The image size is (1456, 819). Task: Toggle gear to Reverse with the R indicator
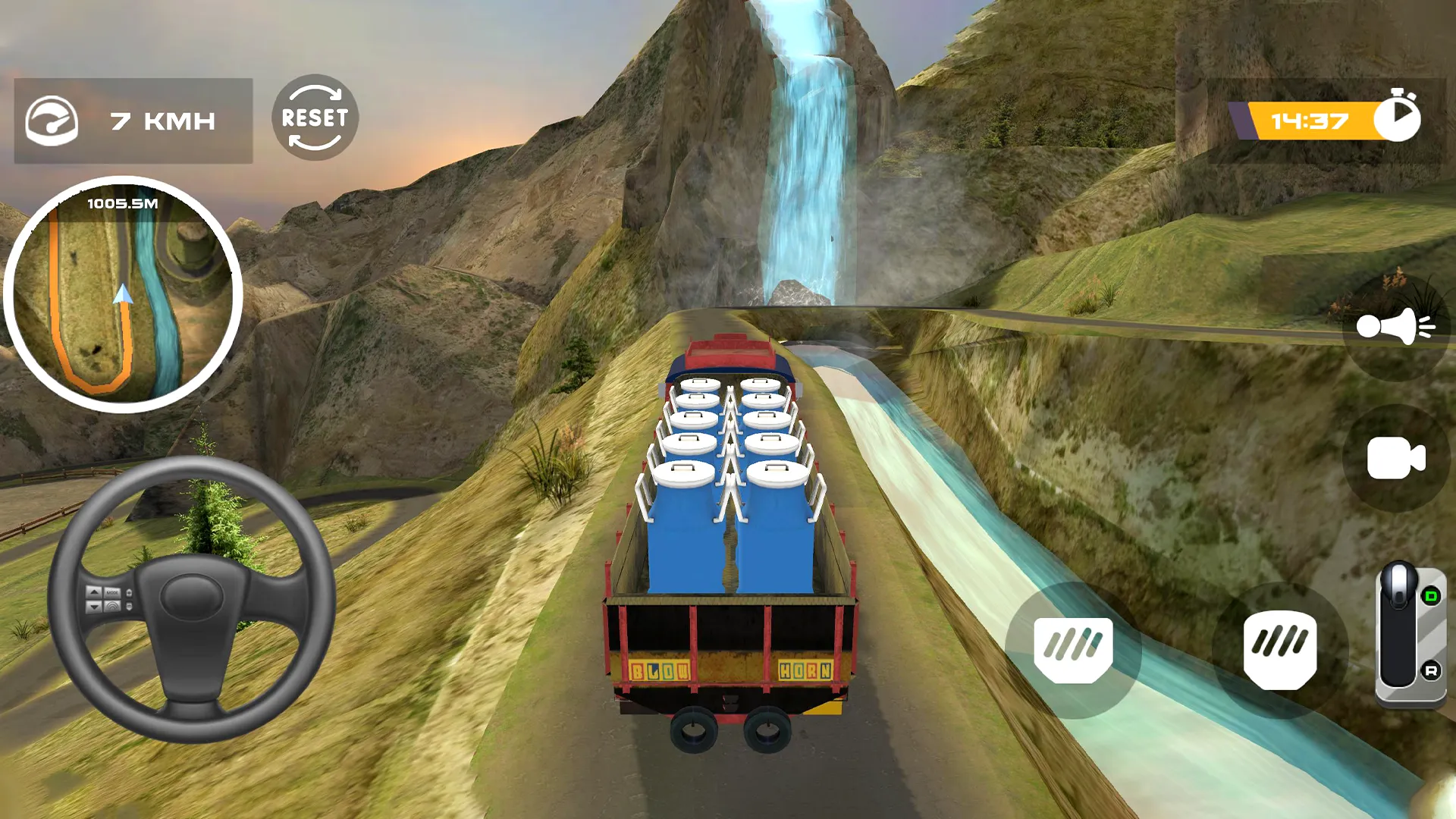point(1432,670)
